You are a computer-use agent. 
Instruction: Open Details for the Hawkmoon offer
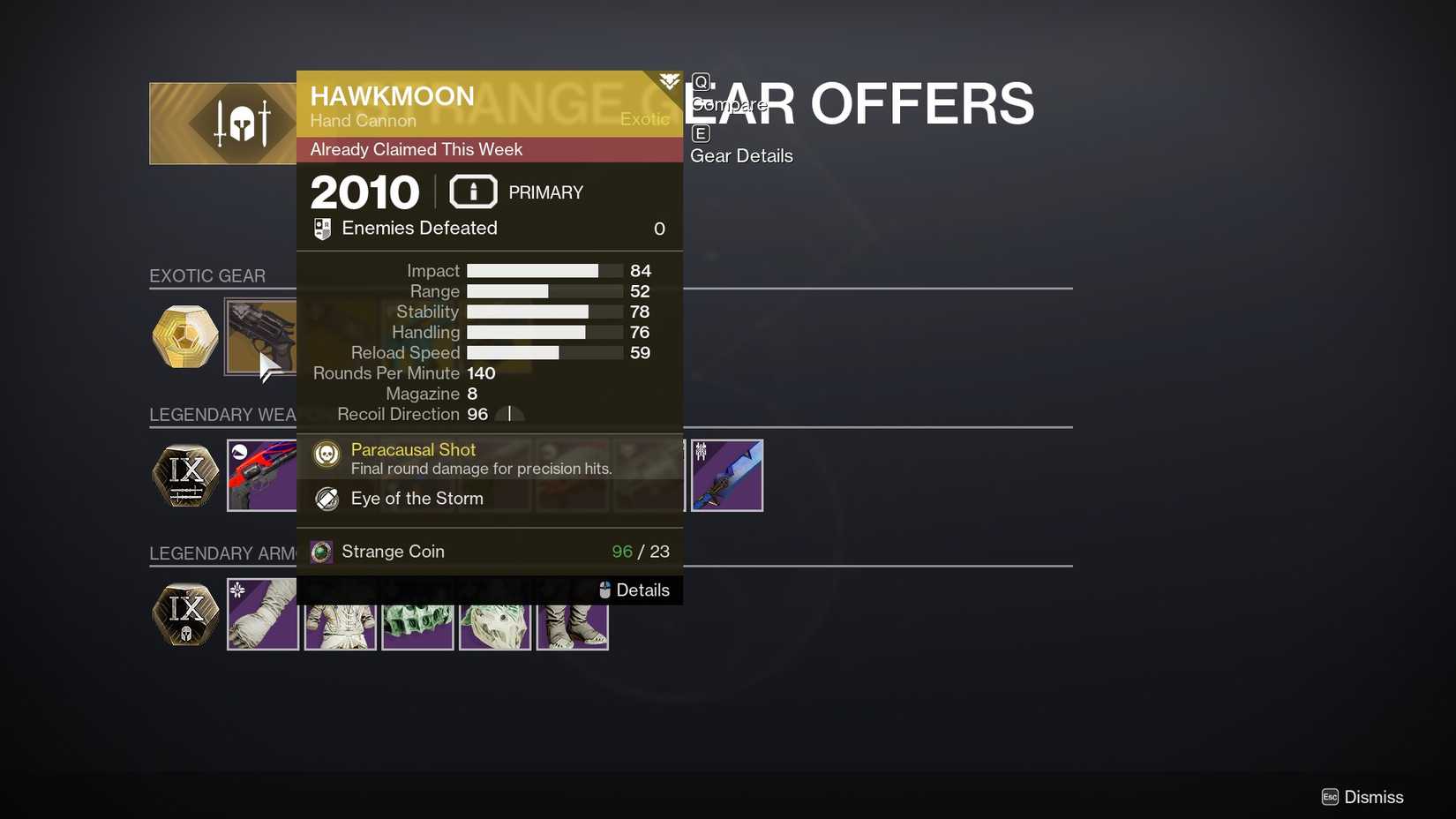pyautogui.click(x=643, y=590)
